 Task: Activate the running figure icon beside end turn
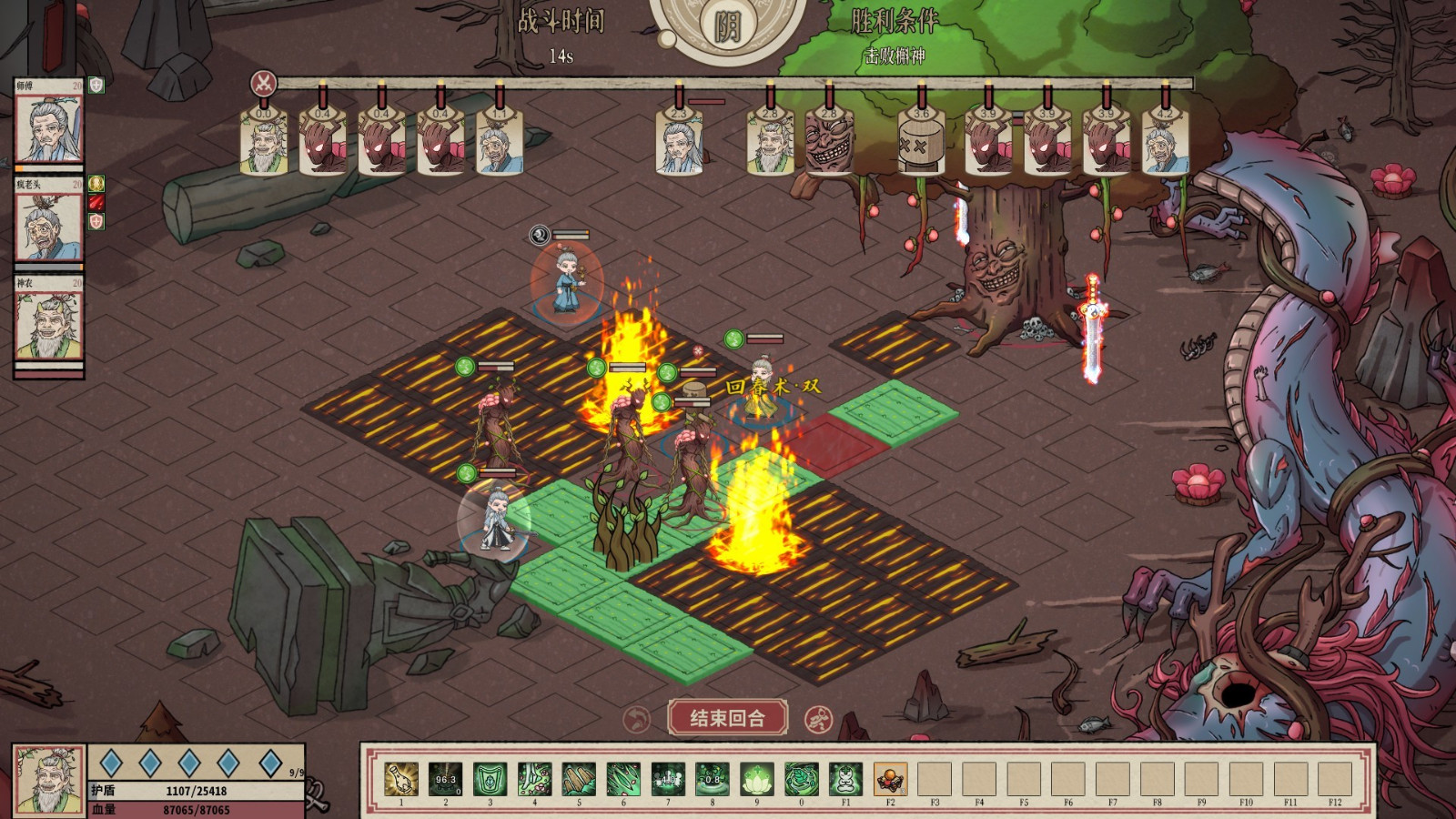coord(818,719)
